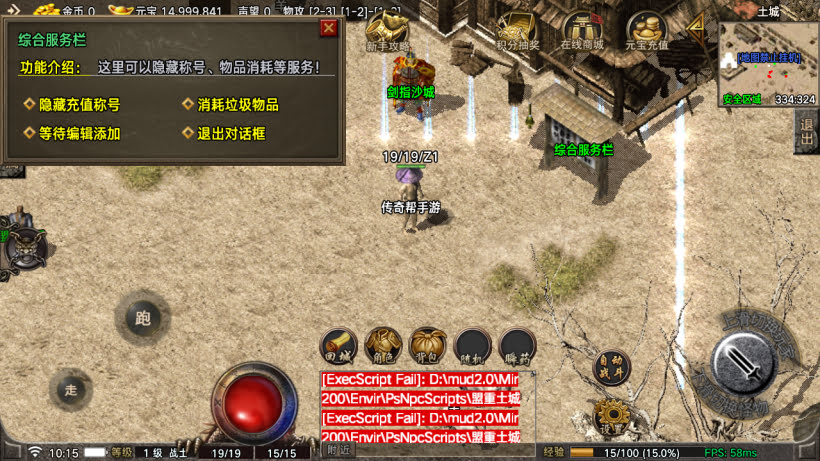Open the 元宝充值 recharge icon
Viewport: 820px width, 461px height.
pyautogui.click(x=647, y=30)
